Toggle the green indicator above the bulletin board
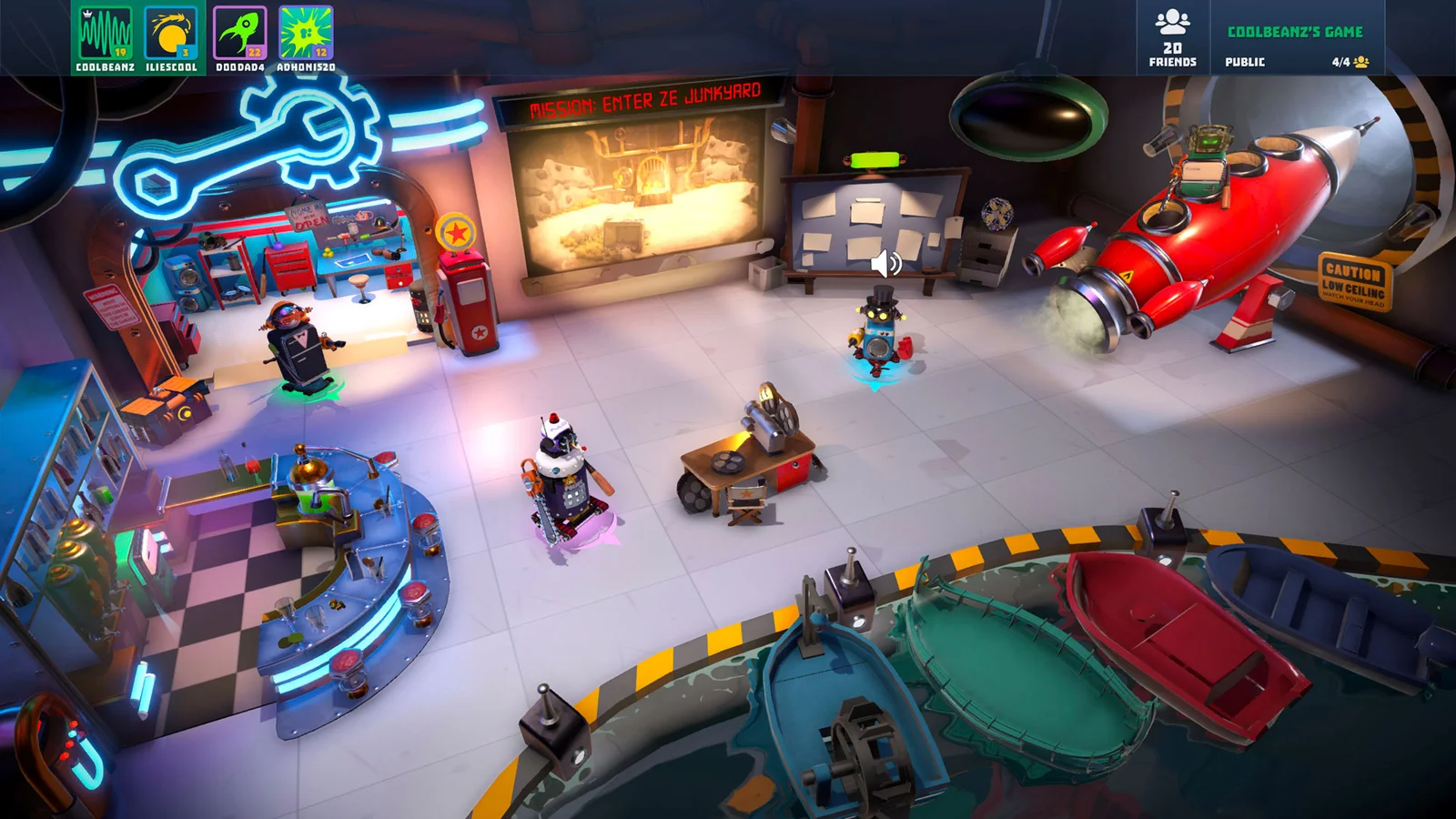The width and height of the screenshot is (1456, 819). (875, 158)
